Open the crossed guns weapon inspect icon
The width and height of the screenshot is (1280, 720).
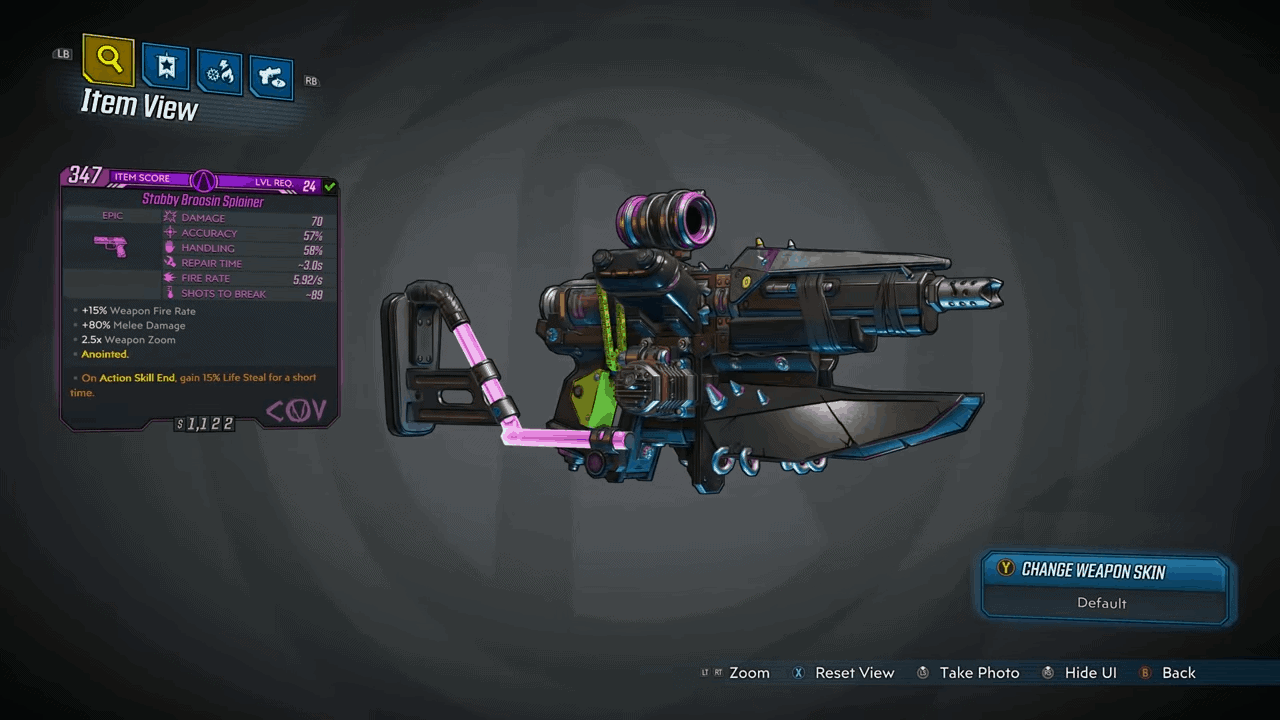coord(271,74)
